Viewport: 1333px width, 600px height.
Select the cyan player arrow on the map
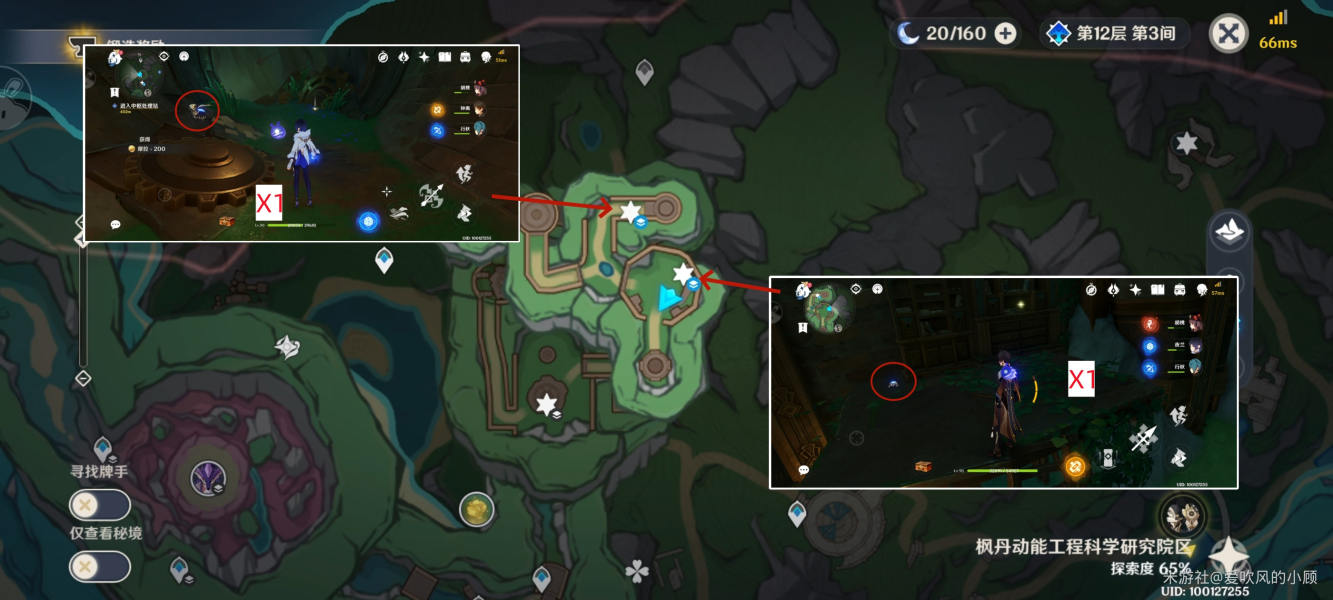point(667,297)
